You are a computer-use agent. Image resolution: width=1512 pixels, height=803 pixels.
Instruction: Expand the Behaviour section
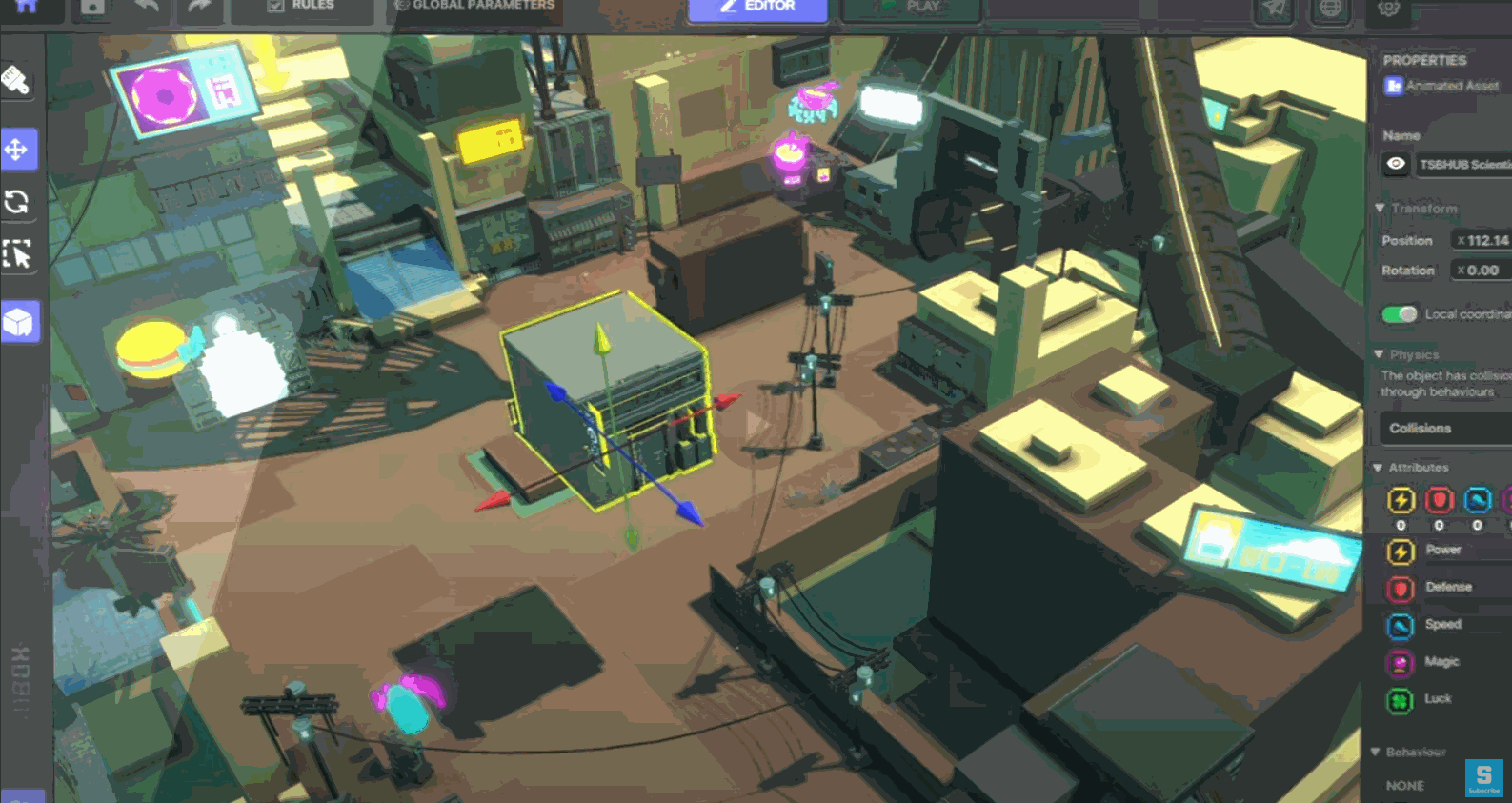[x=1378, y=752]
